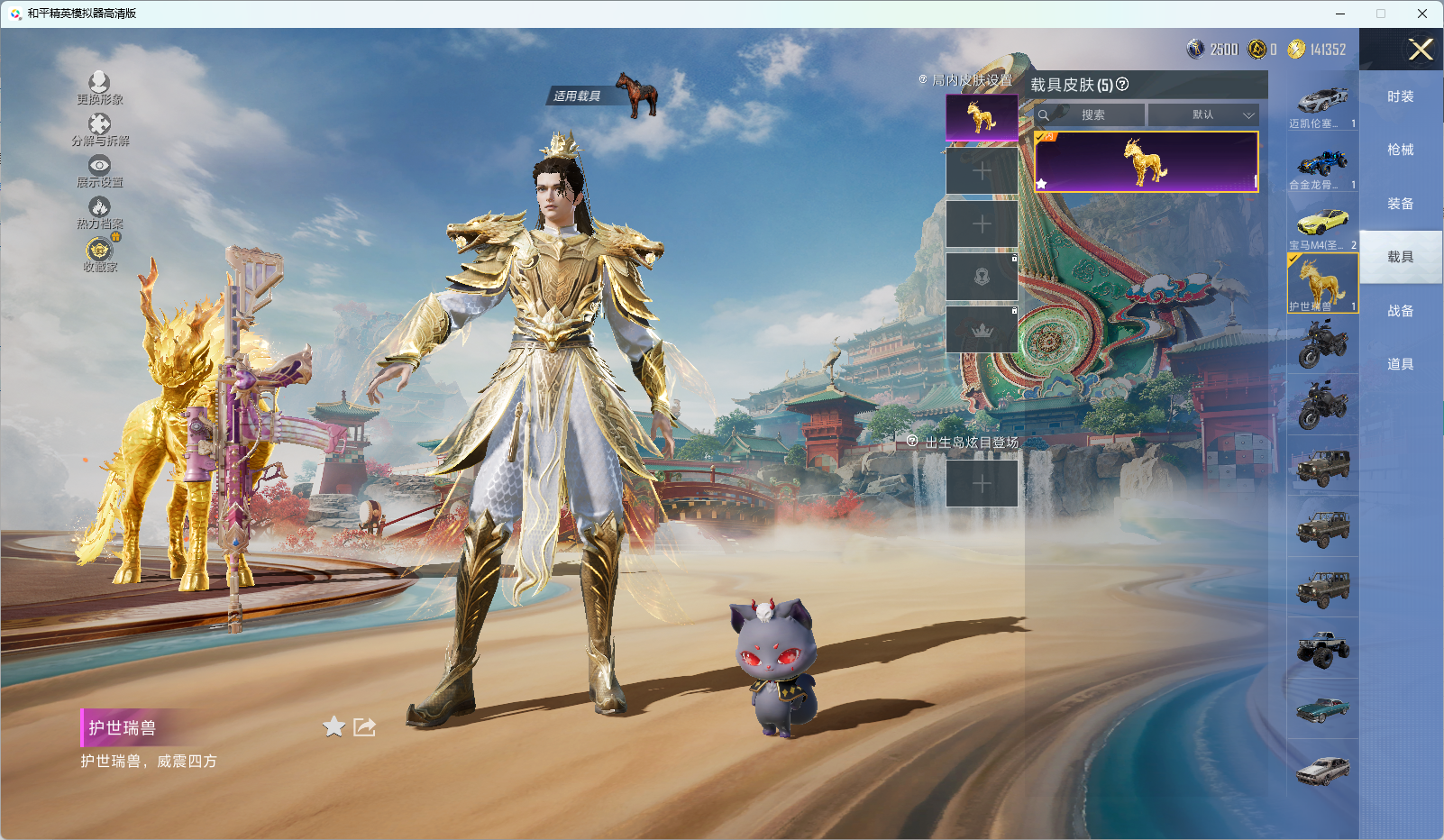This screenshot has height=840, width=1444.
Task: Share the skin using the arrow icon
Action: coord(364,726)
